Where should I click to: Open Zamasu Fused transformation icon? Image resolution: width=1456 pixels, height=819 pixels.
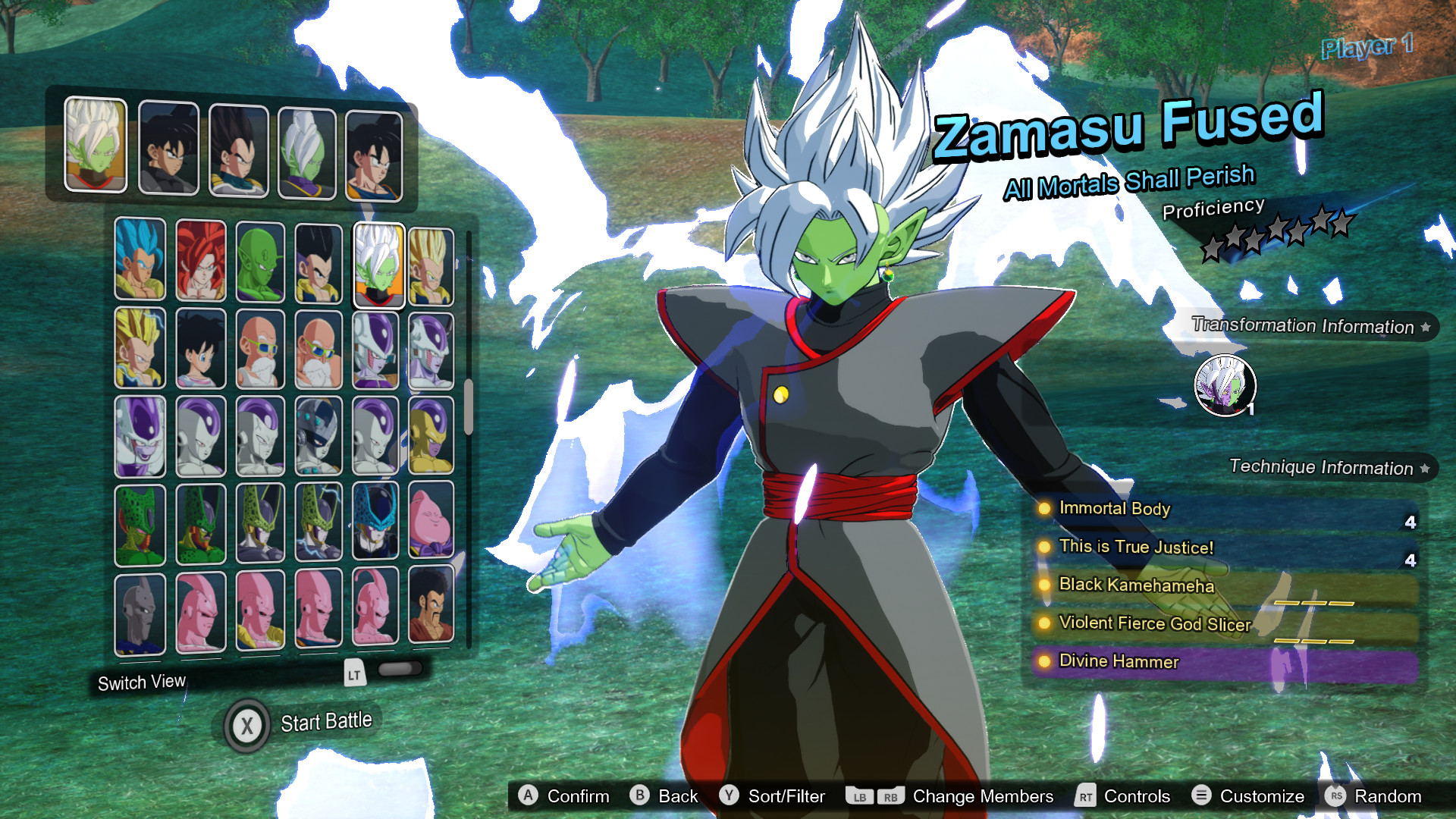1225,386
